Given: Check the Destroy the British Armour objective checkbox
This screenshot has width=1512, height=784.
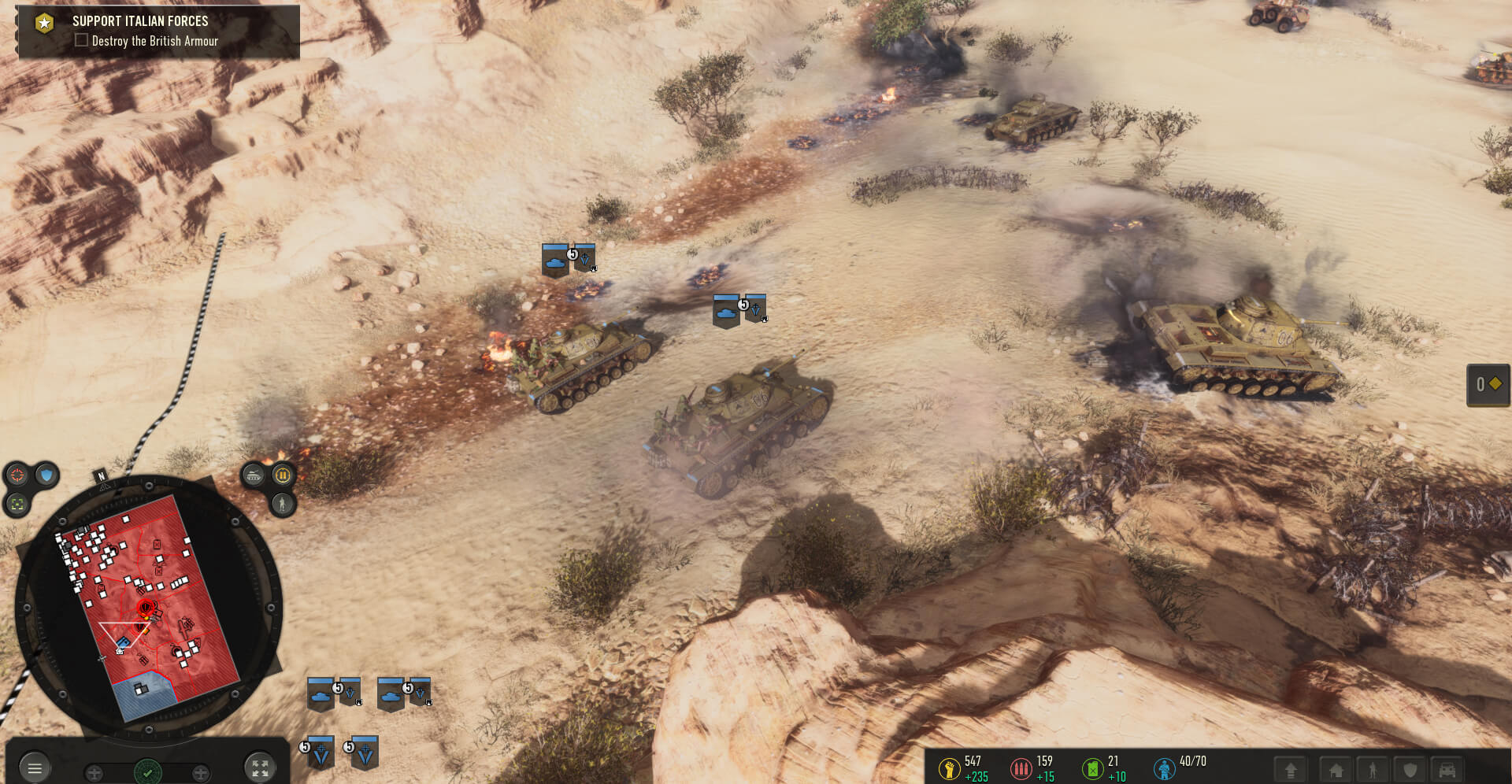Looking at the screenshot, I should click(x=81, y=40).
